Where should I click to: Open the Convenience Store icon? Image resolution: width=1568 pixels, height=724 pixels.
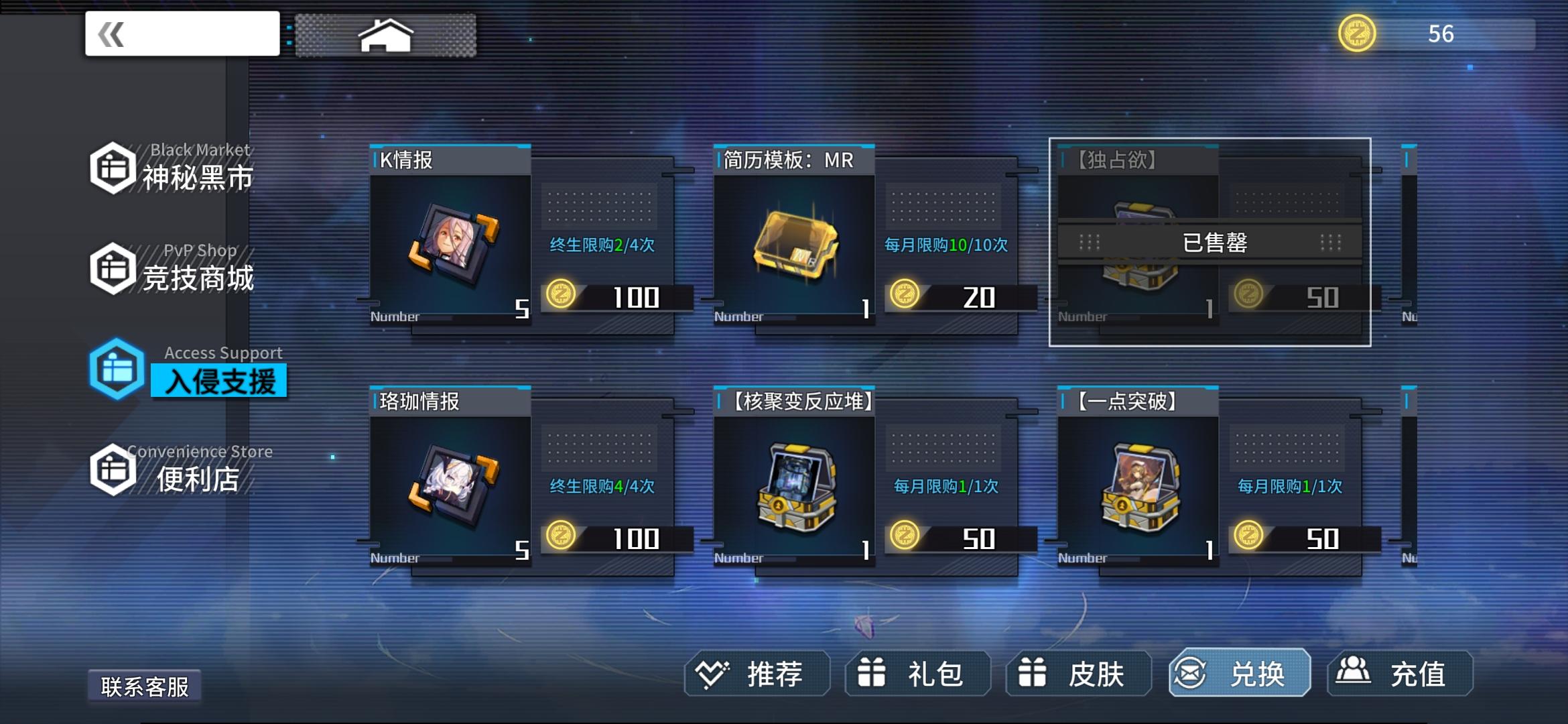point(113,469)
